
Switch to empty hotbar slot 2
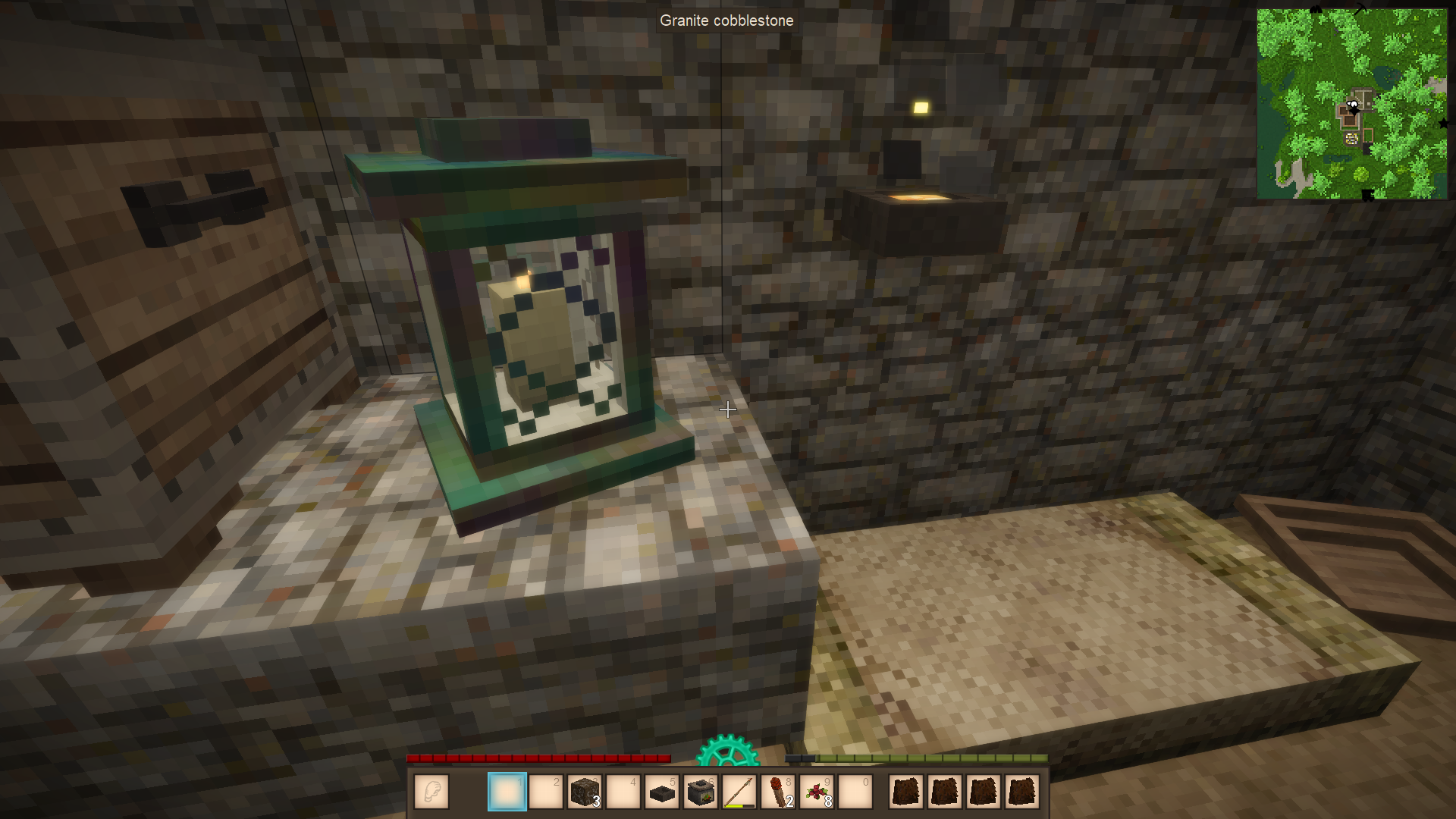pyautogui.click(x=546, y=792)
